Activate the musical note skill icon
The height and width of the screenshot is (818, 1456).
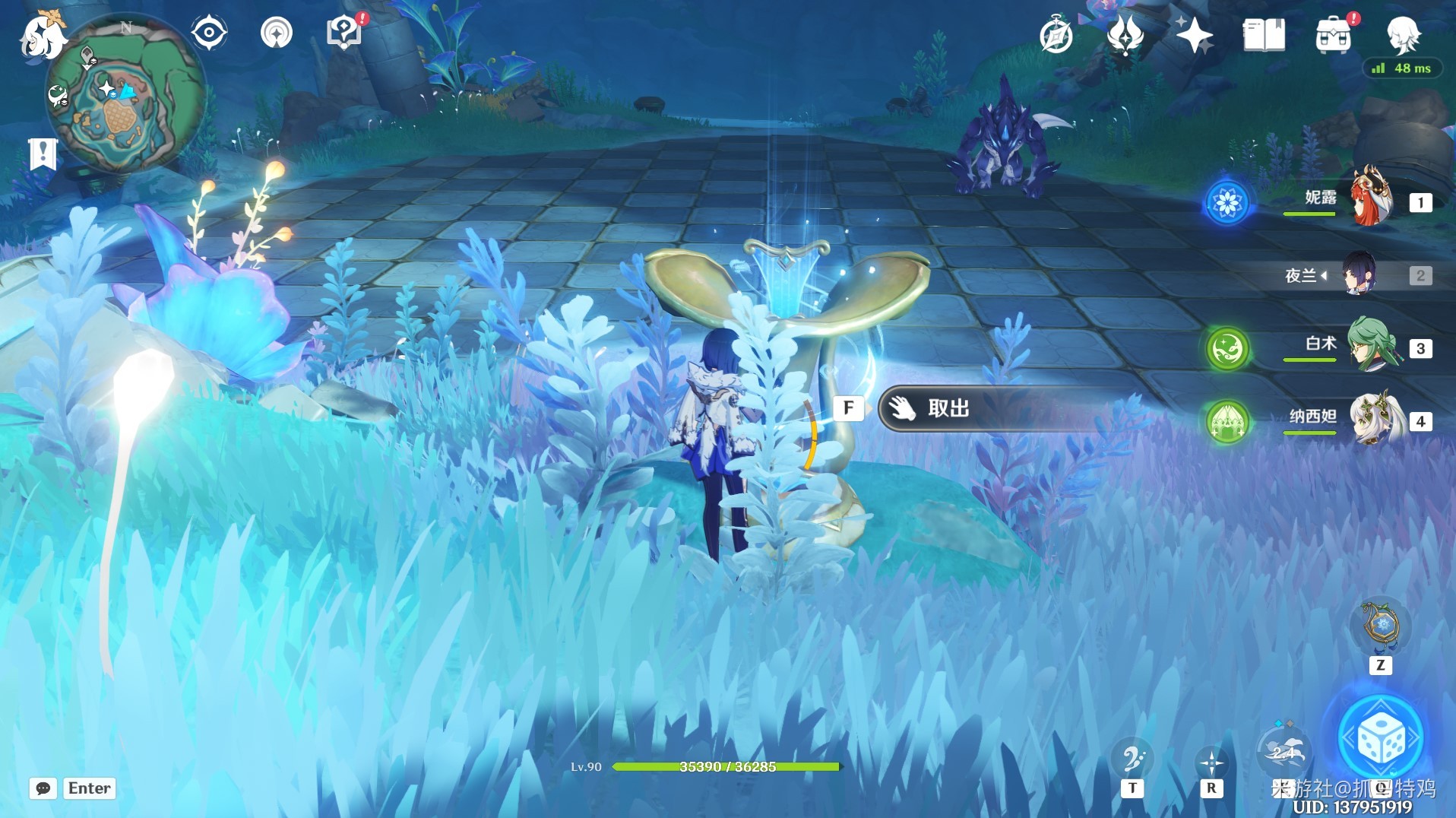tap(1132, 759)
